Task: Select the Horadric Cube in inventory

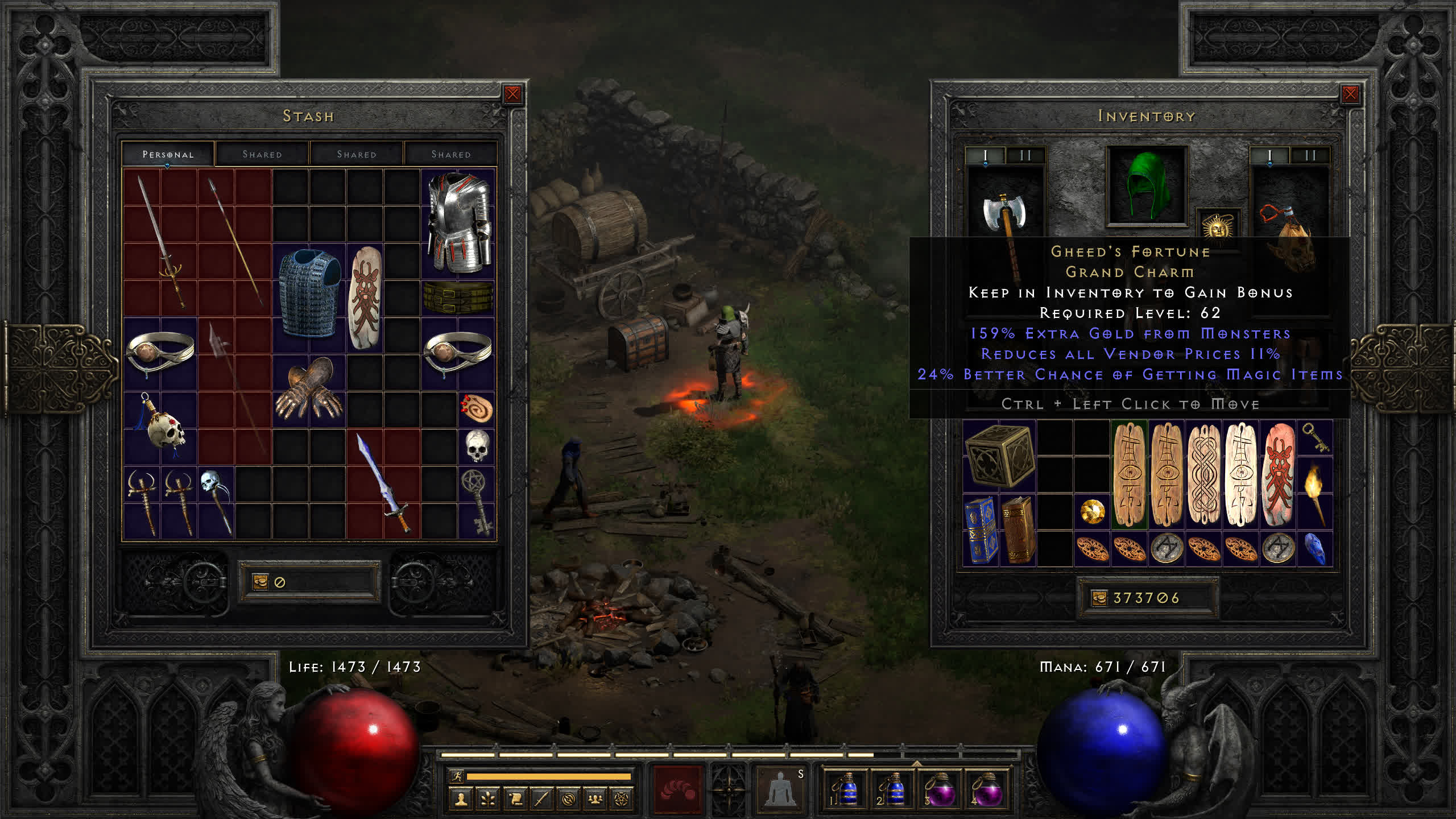Action: pos(999,456)
